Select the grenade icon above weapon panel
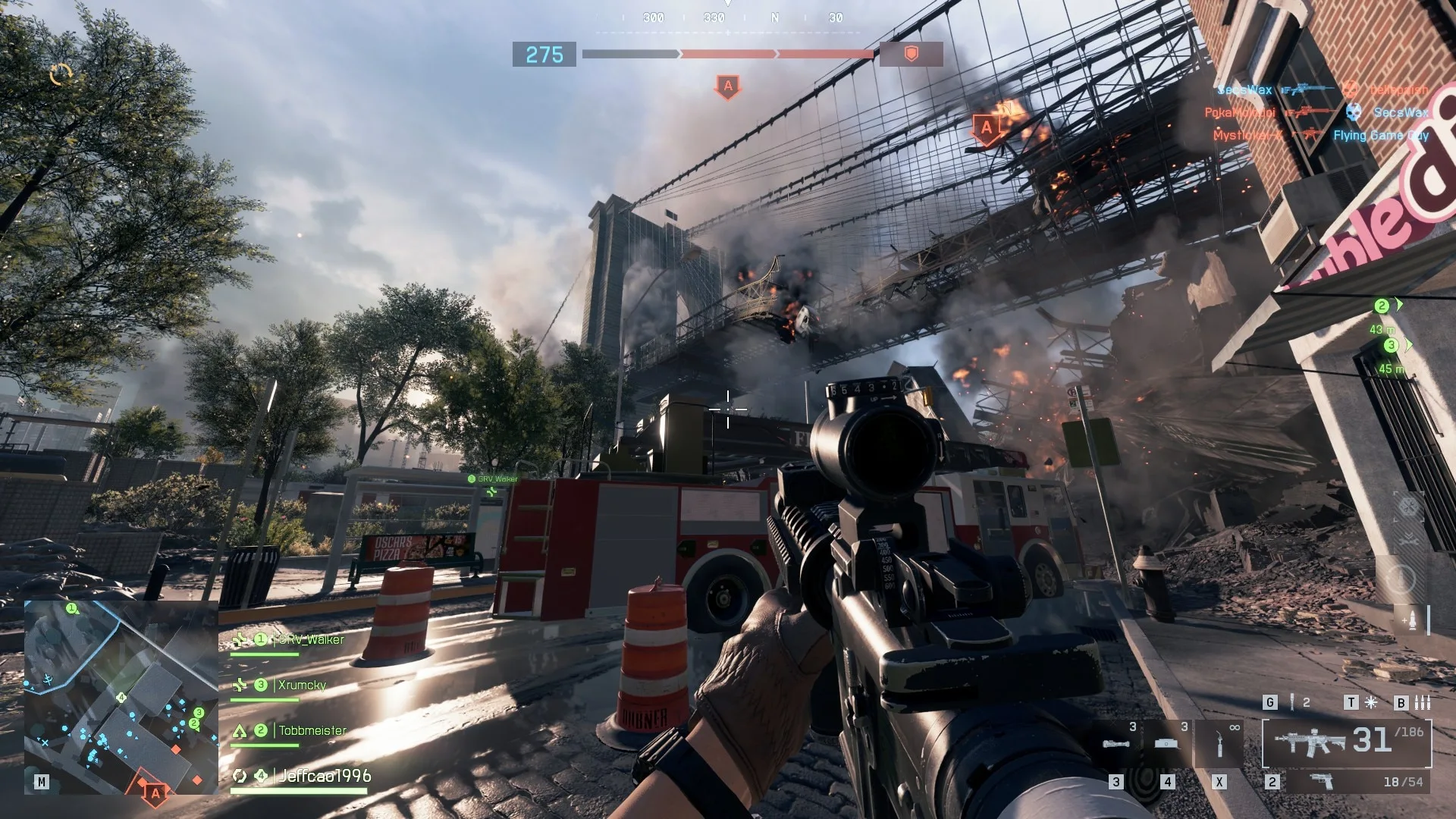The image size is (1456, 819). click(1292, 703)
